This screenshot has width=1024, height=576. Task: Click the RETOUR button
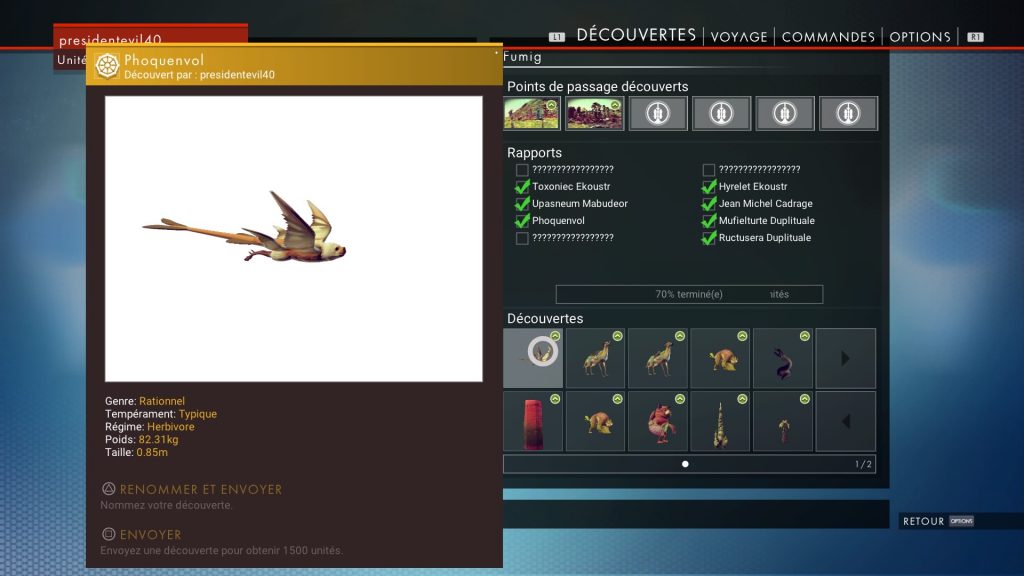[x=923, y=521]
